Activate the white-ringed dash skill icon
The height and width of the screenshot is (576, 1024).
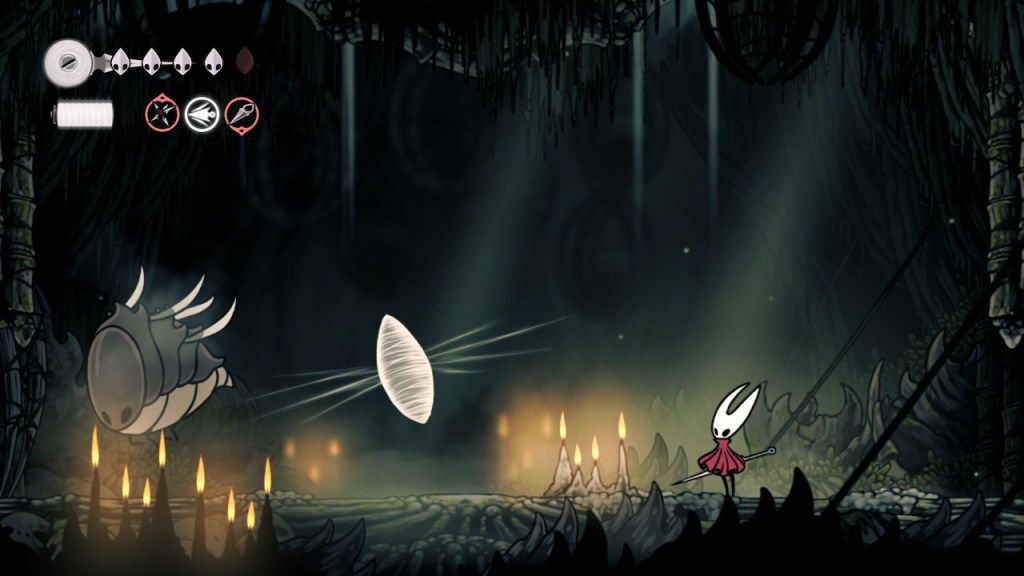(x=202, y=114)
